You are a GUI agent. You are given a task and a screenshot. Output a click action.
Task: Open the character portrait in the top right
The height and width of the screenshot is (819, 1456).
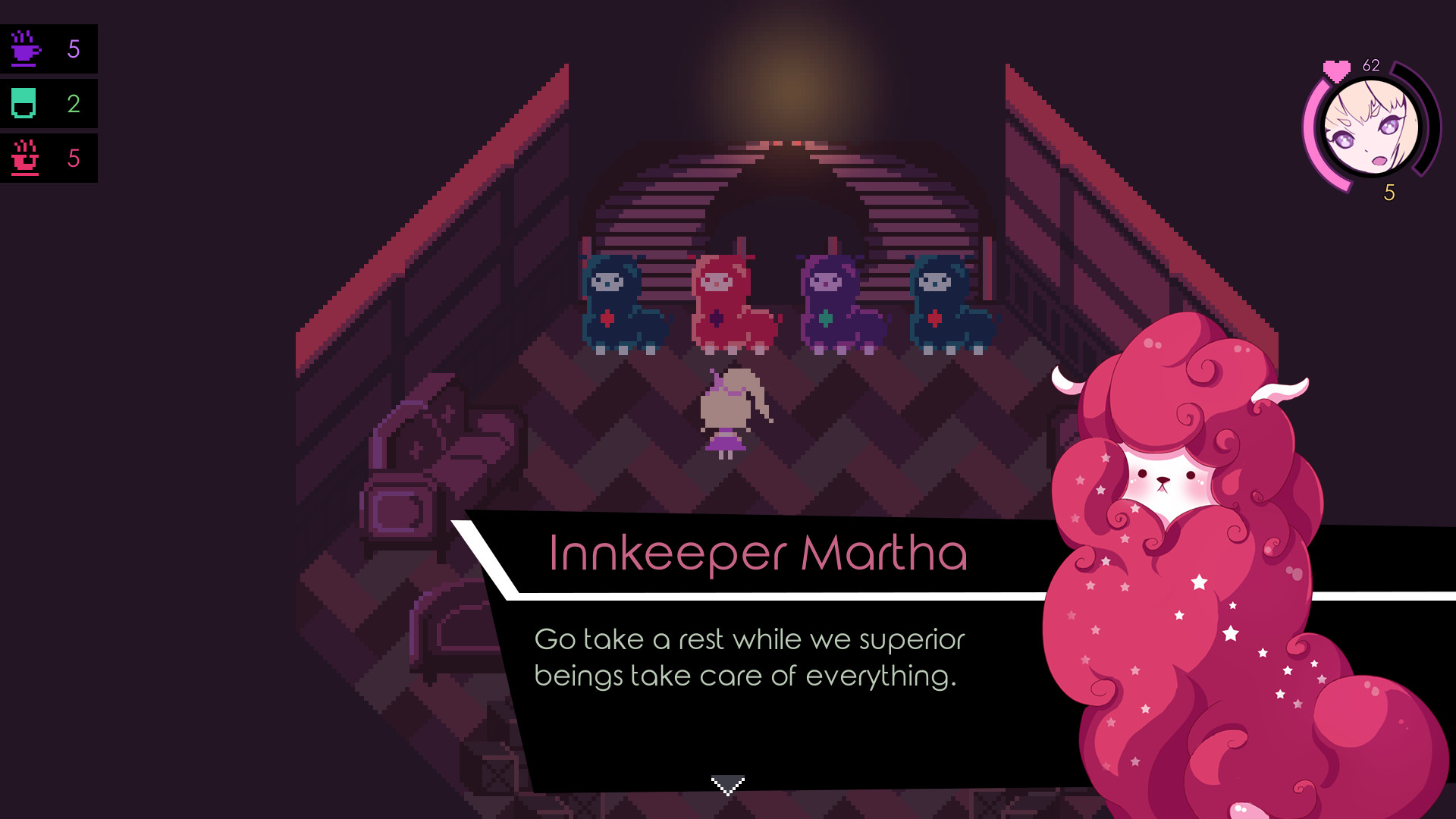click(x=1373, y=129)
